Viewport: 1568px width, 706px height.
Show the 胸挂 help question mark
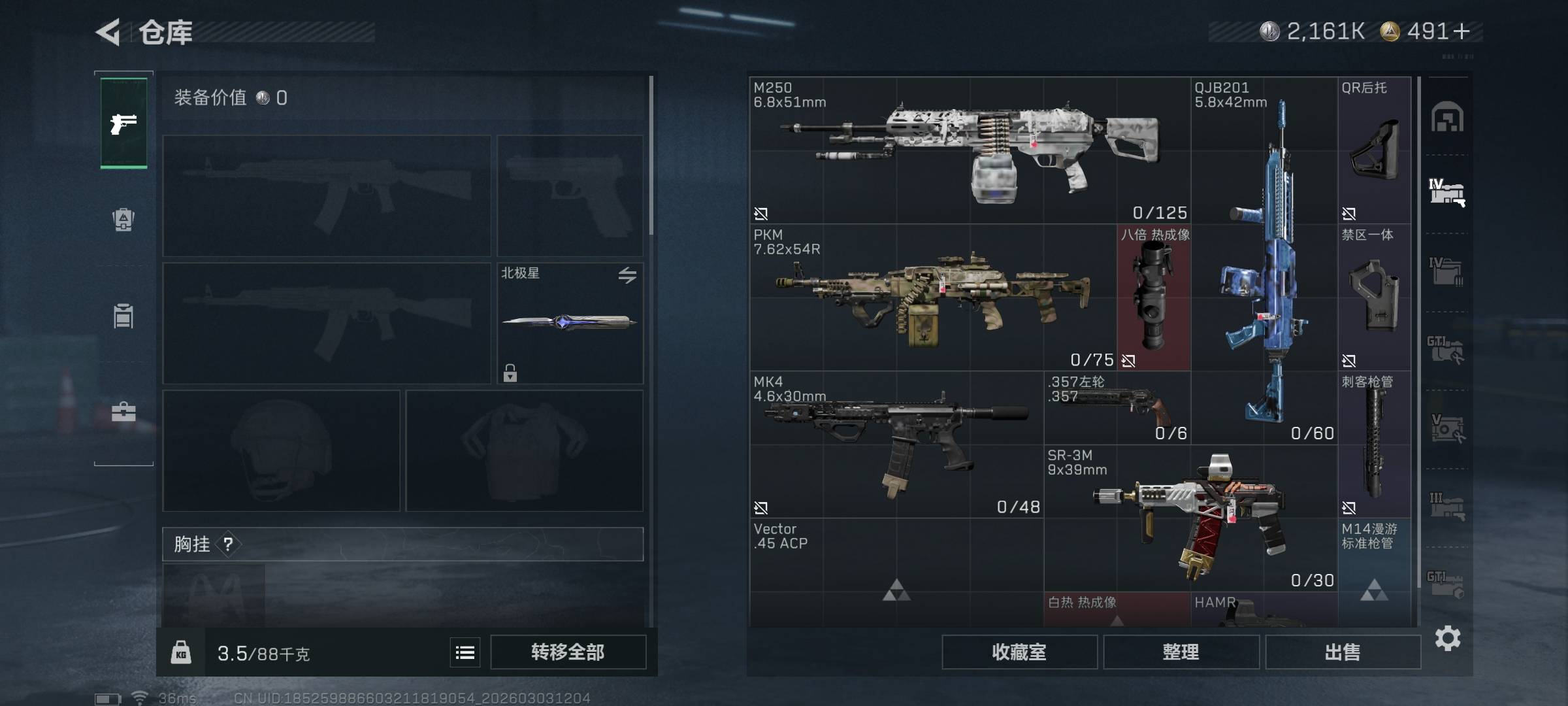227,544
